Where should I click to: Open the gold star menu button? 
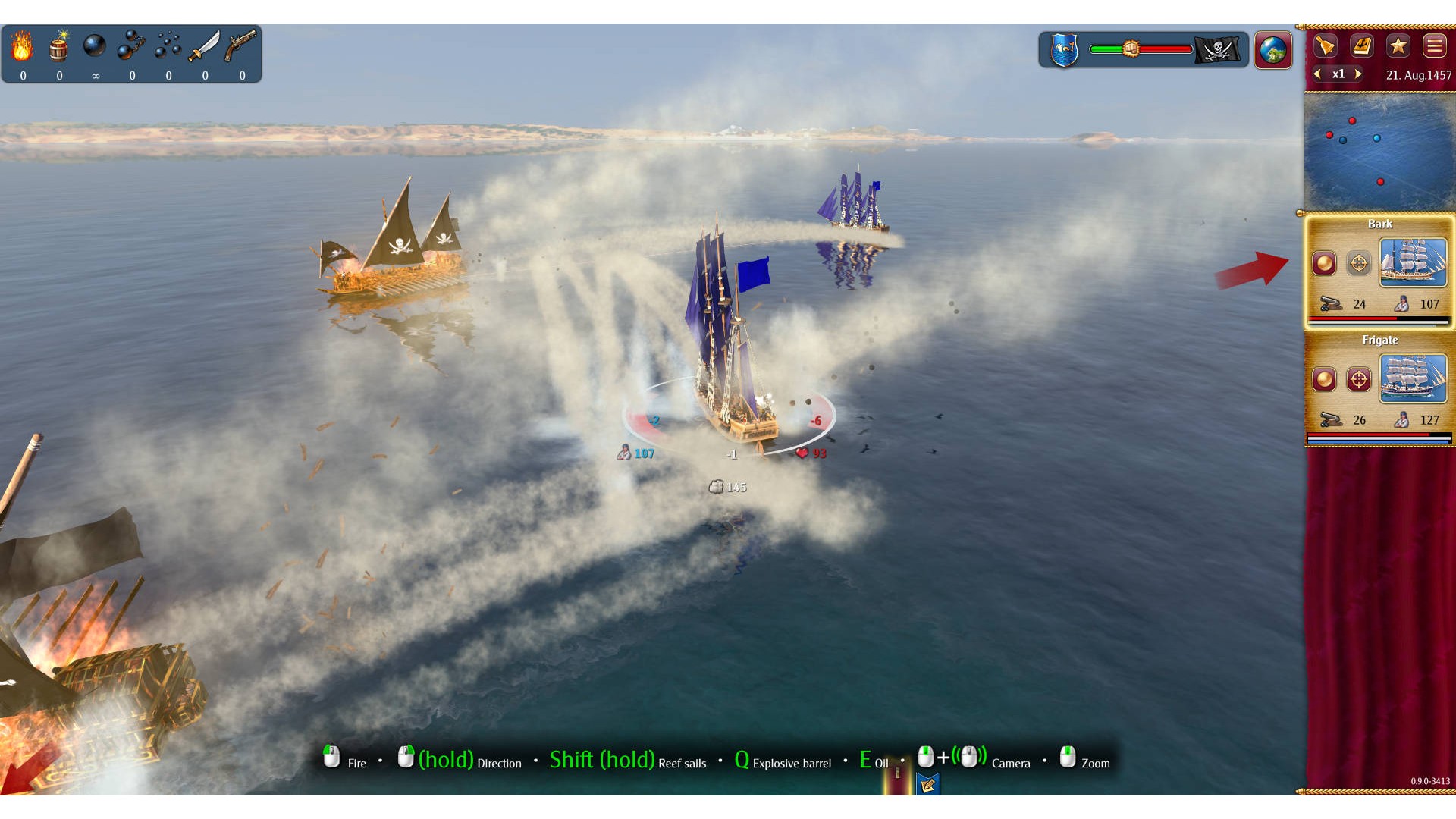[1398, 46]
